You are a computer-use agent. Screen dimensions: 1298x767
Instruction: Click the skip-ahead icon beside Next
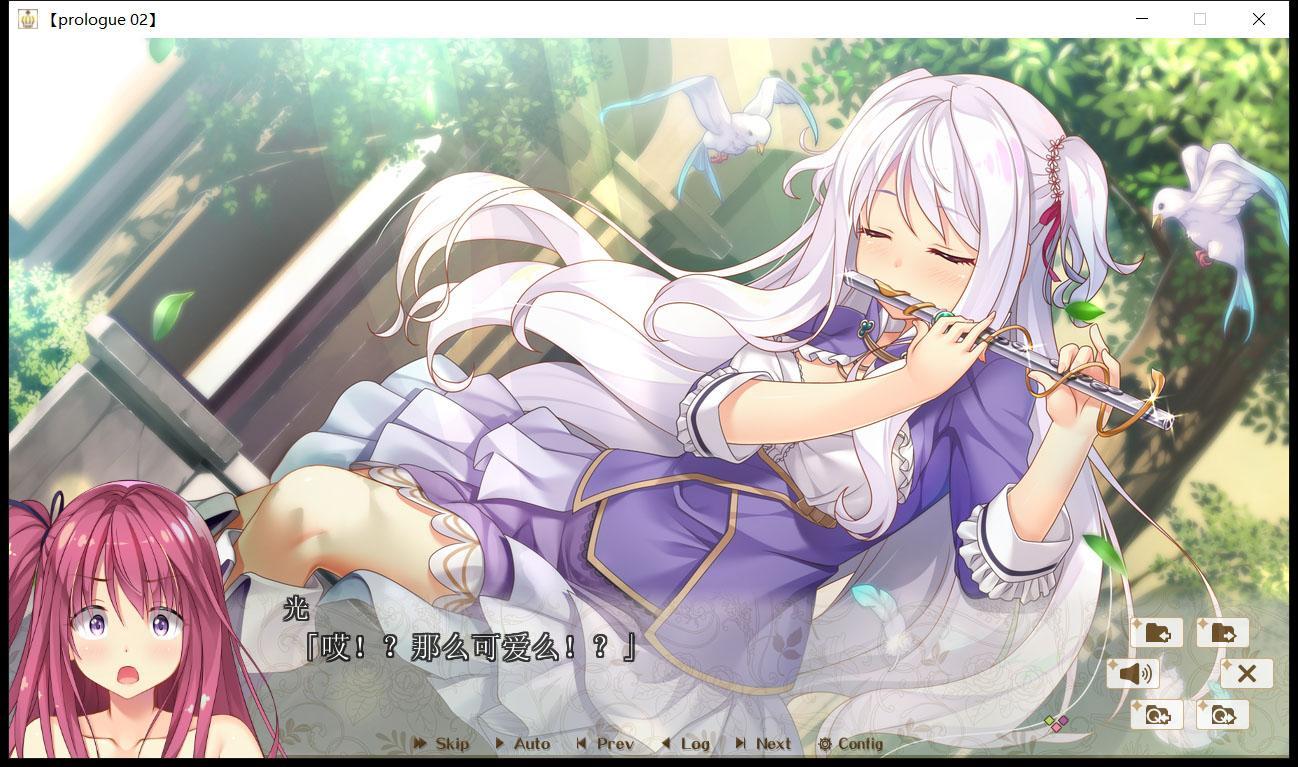coord(743,744)
